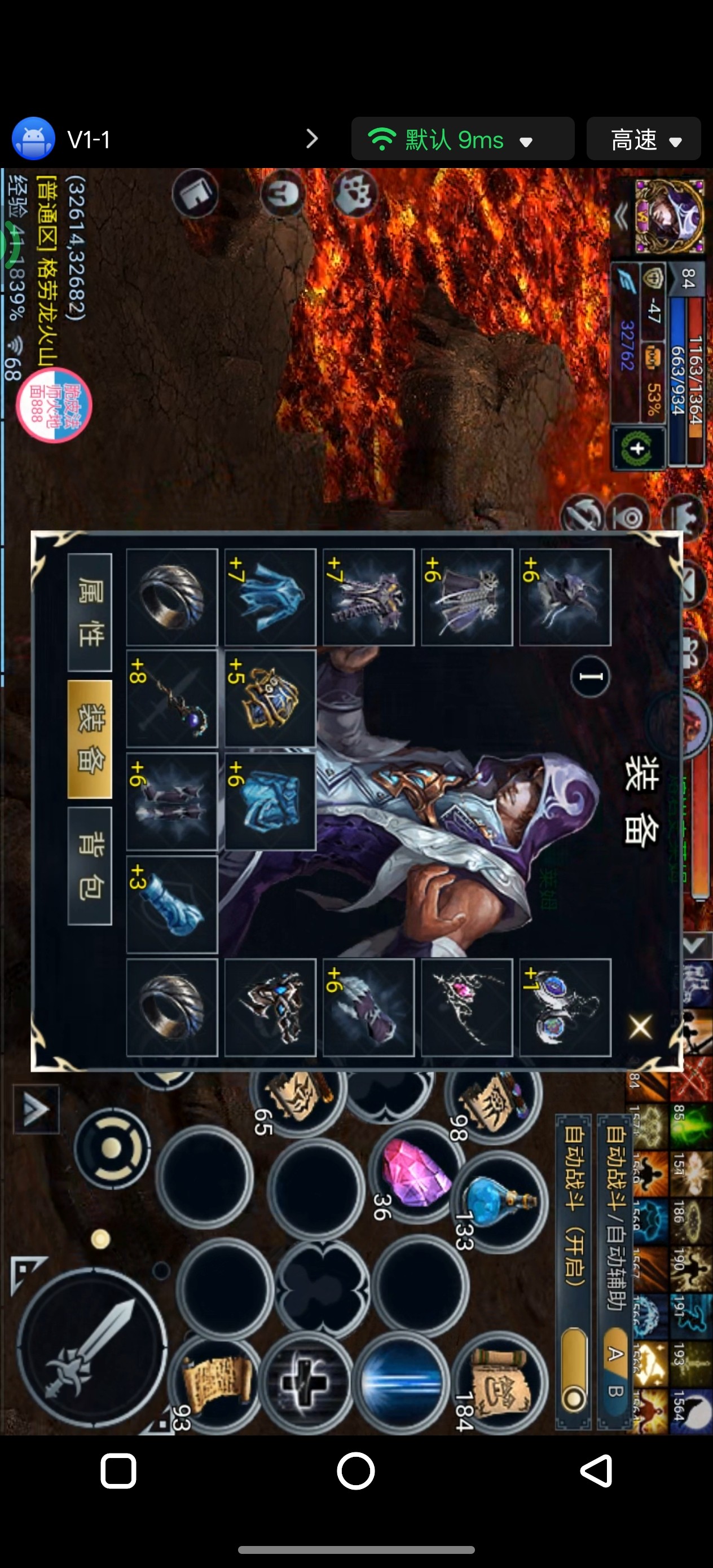Close the equipment panel with the X
Image resolution: width=713 pixels, height=1568 pixels.
(x=640, y=1027)
